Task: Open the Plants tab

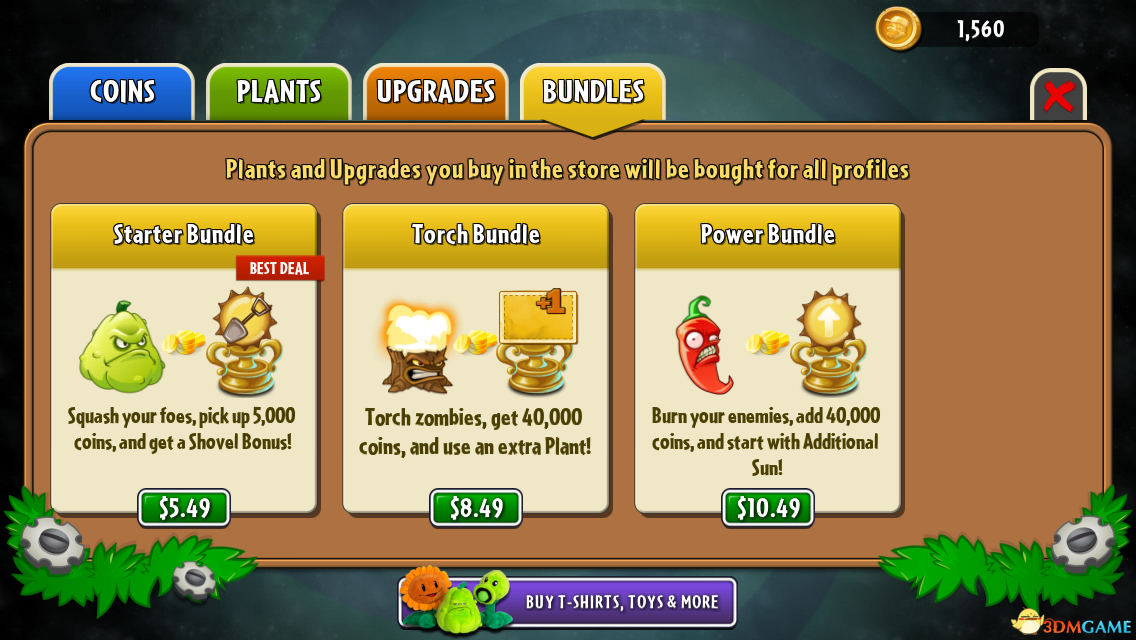Action: (x=279, y=92)
